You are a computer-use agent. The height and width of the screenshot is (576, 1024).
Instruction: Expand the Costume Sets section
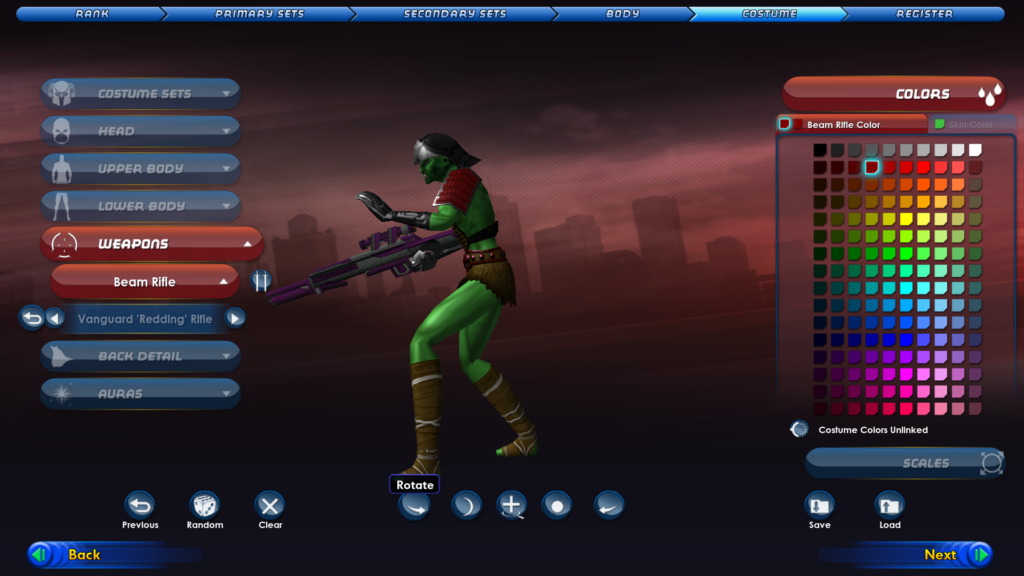(141, 94)
